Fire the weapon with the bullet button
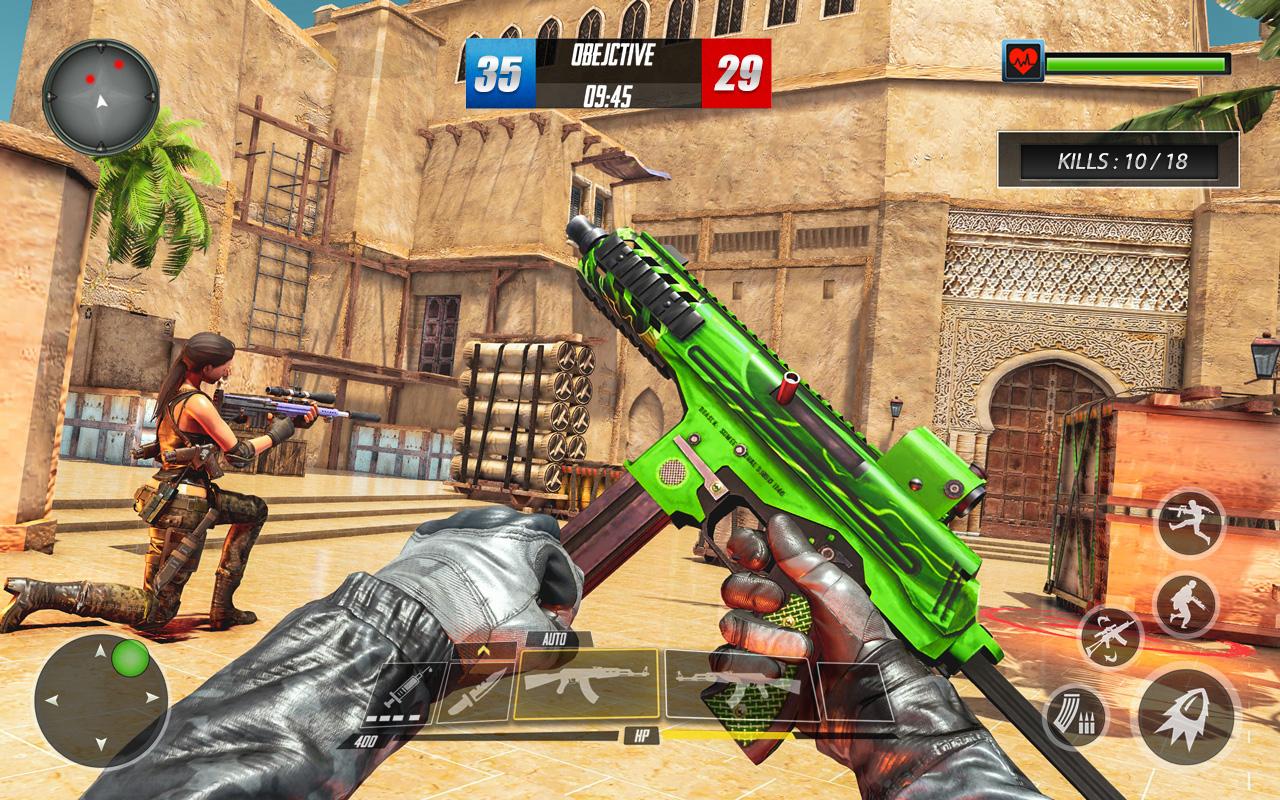The image size is (1280, 800). pyautogui.click(x=1186, y=715)
